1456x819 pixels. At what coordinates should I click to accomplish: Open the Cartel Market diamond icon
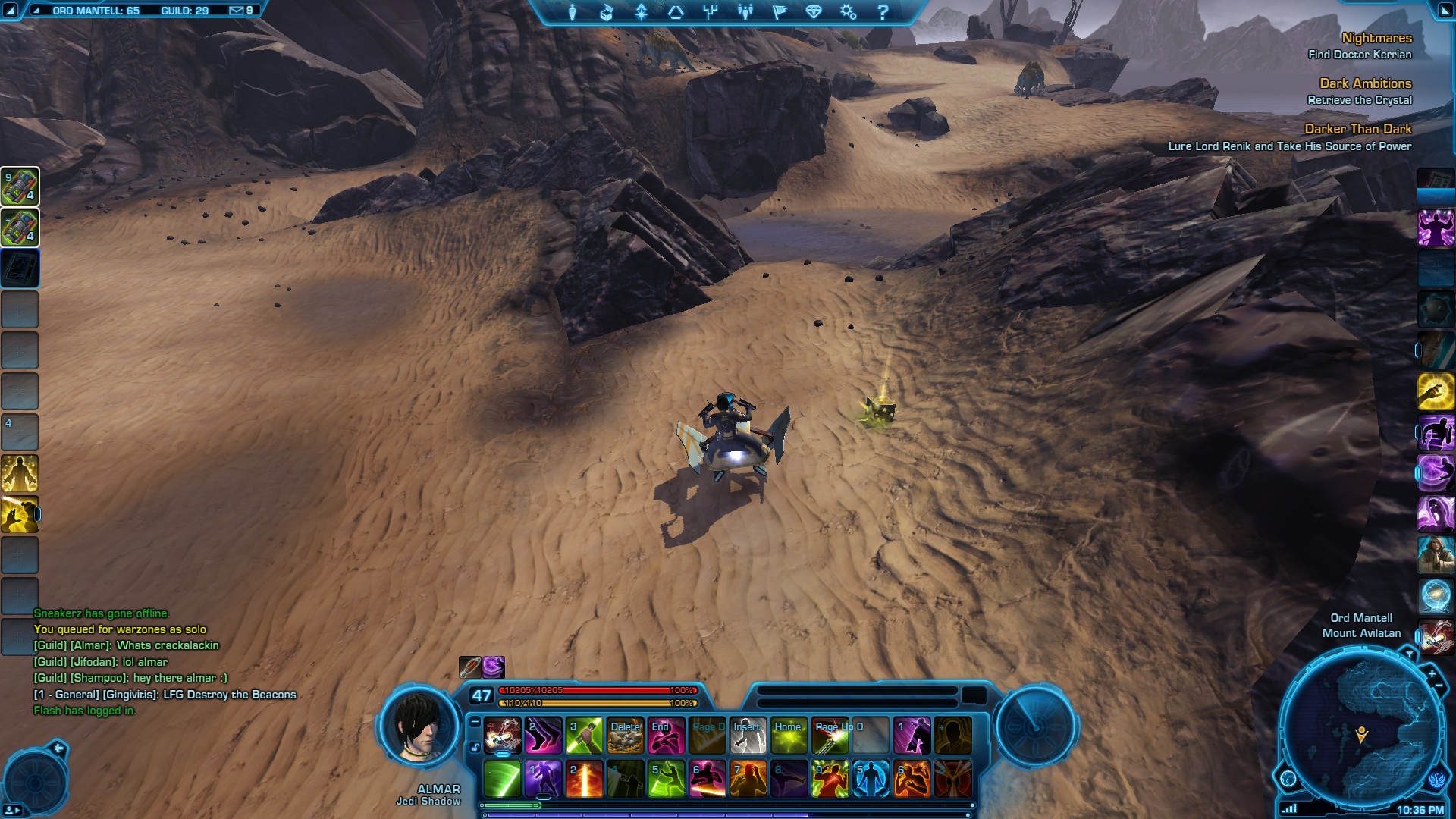click(814, 12)
